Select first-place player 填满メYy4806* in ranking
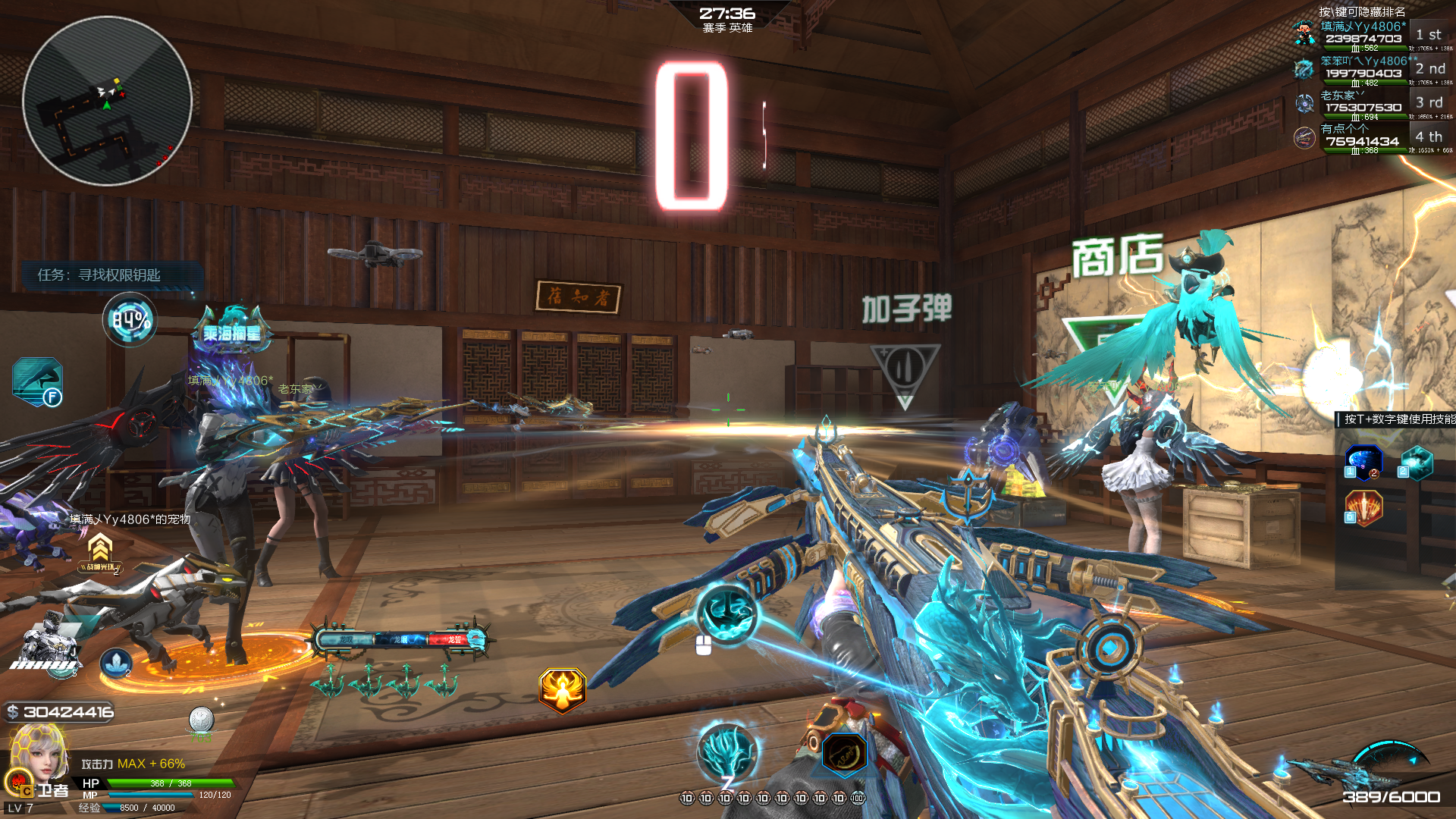This screenshot has height=819, width=1456. [x=1363, y=35]
